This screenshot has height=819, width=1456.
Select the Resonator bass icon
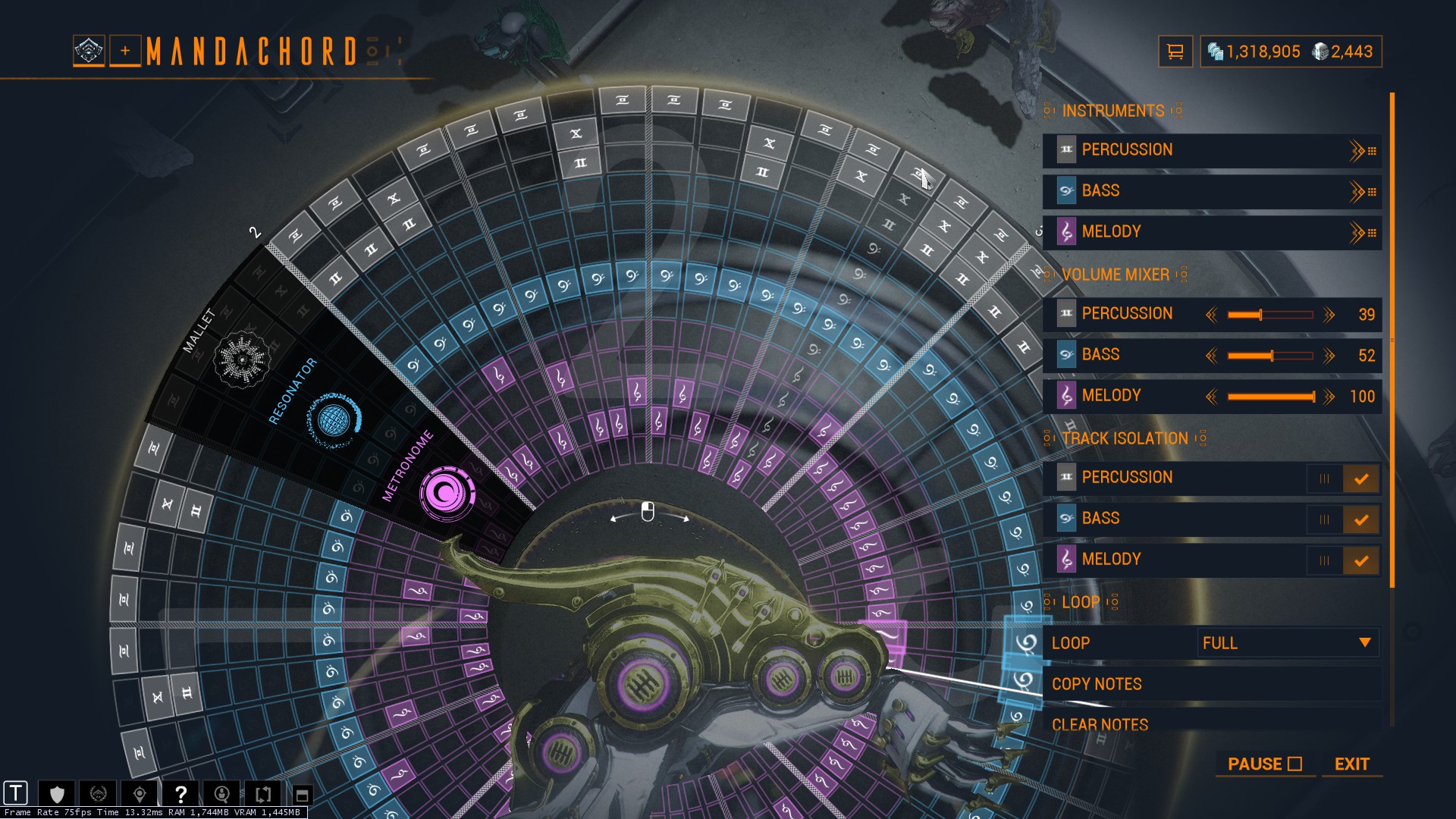[334, 419]
